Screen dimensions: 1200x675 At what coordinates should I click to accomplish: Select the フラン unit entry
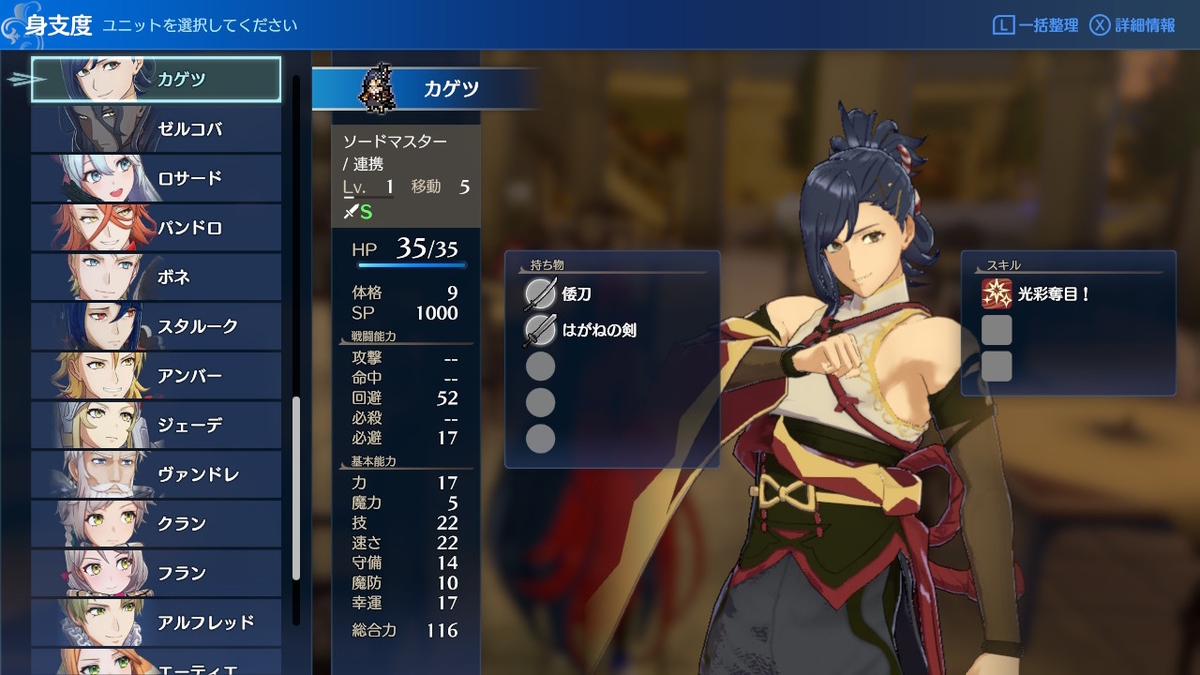156,573
